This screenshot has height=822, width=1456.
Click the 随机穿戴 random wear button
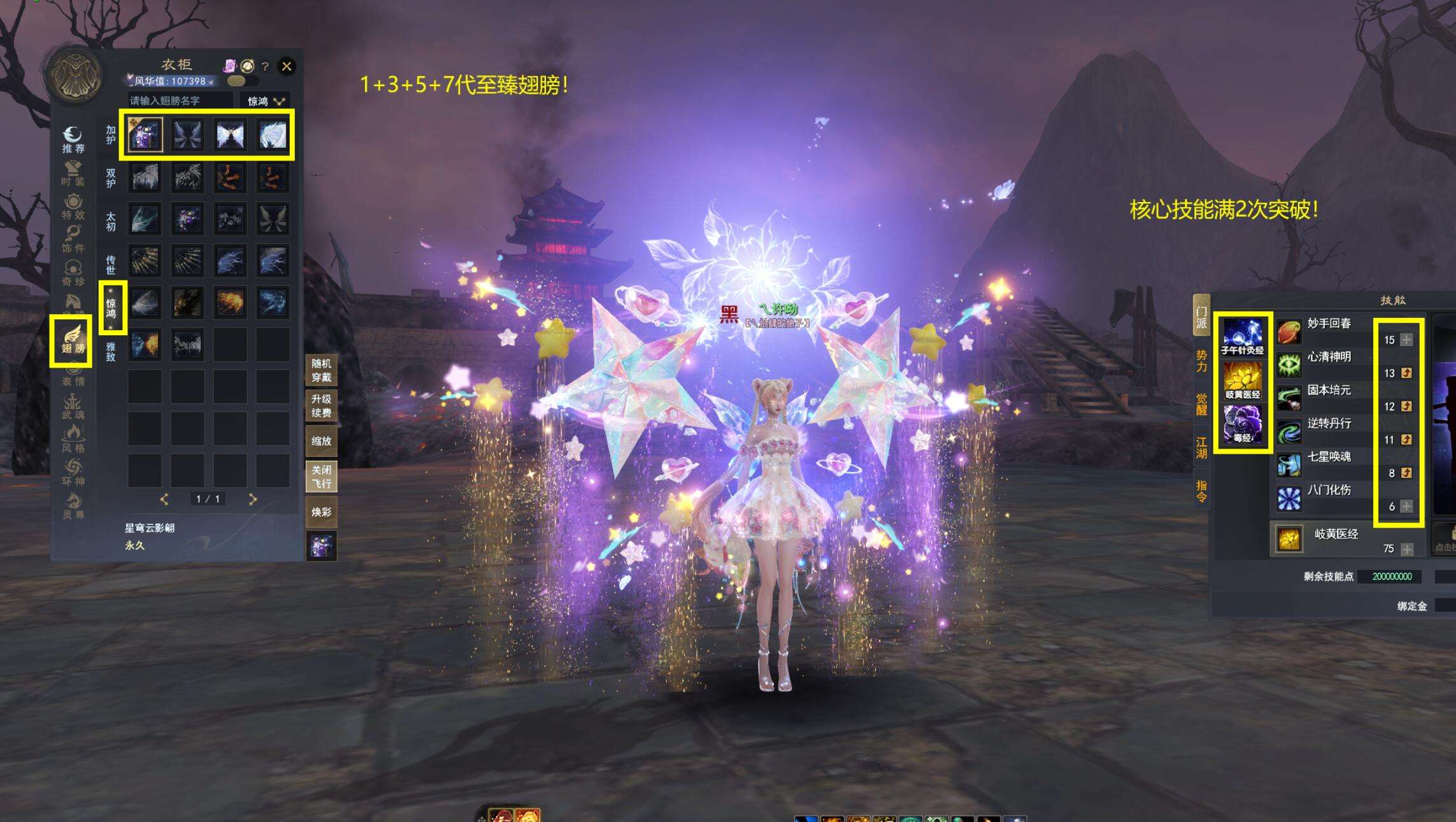pyautogui.click(x=321, y=370)
